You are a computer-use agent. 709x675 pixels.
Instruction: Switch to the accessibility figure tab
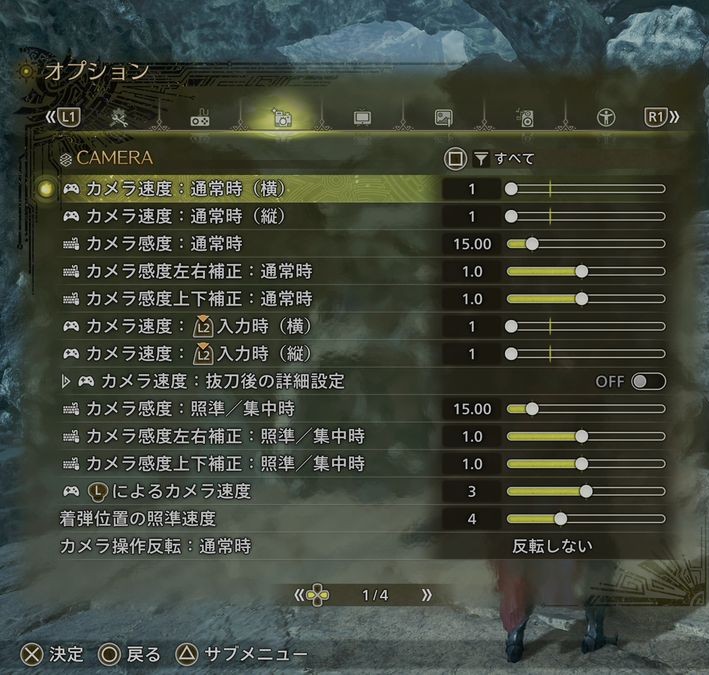606,118
